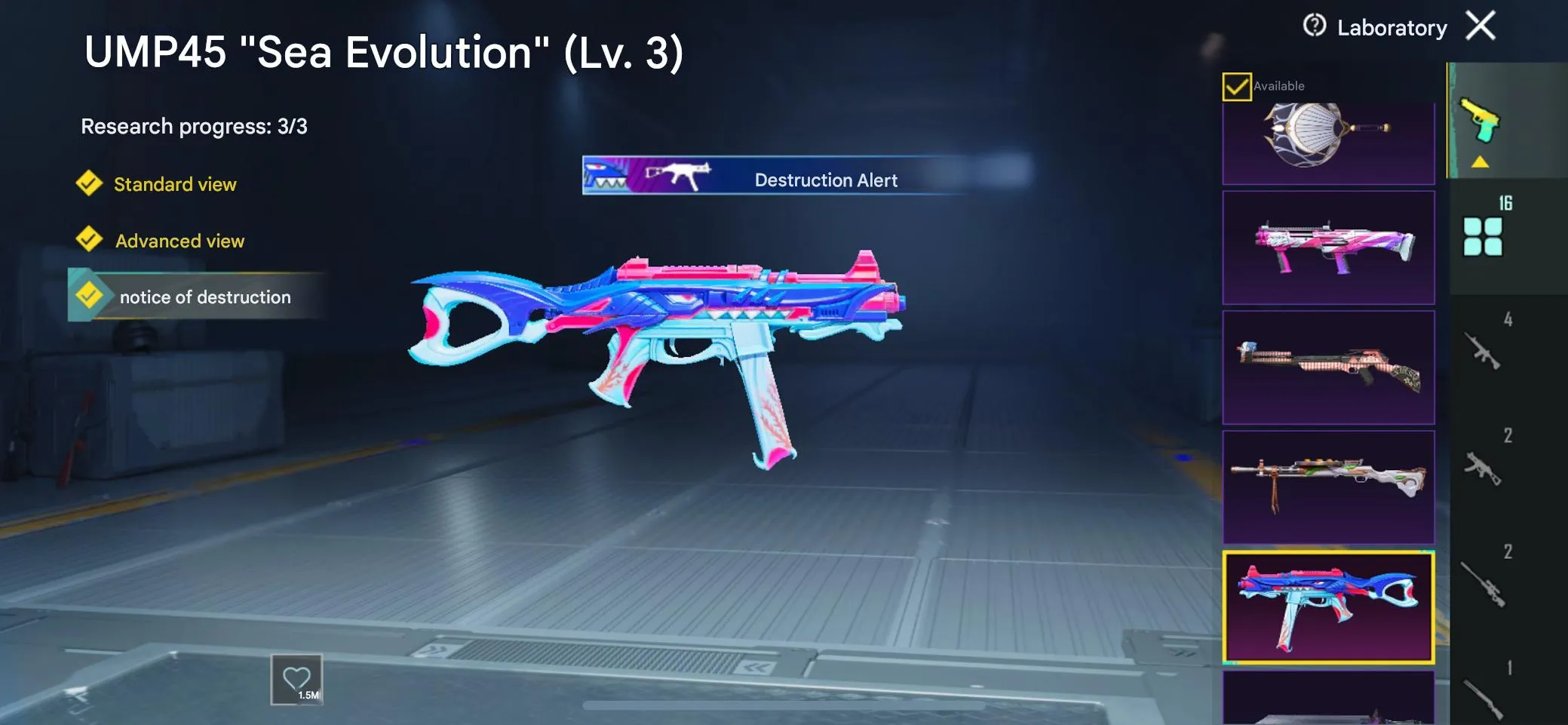Tap the heart icon to like the skin

(x=297, y=677)
